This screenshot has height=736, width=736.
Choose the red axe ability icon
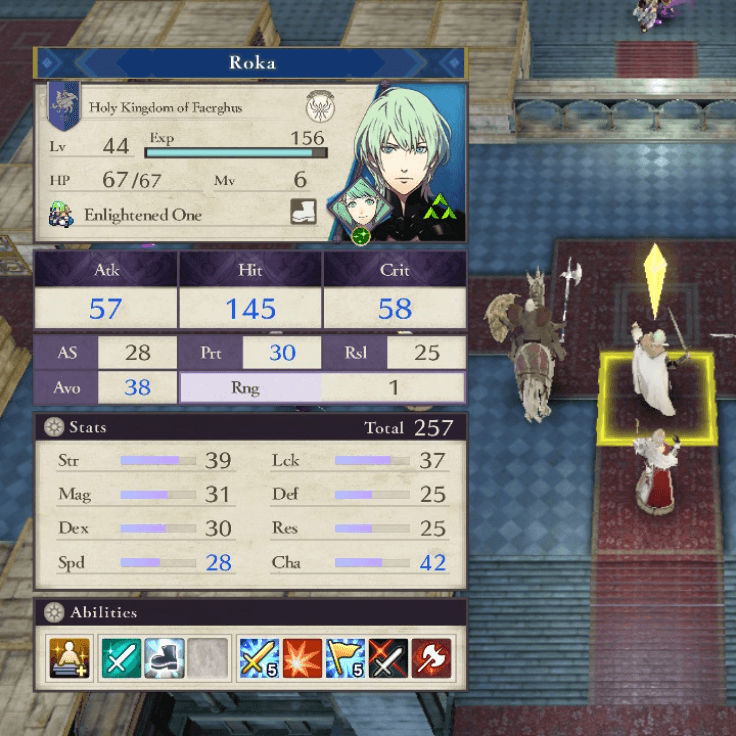pyautogui.click(x=432, y=658)
